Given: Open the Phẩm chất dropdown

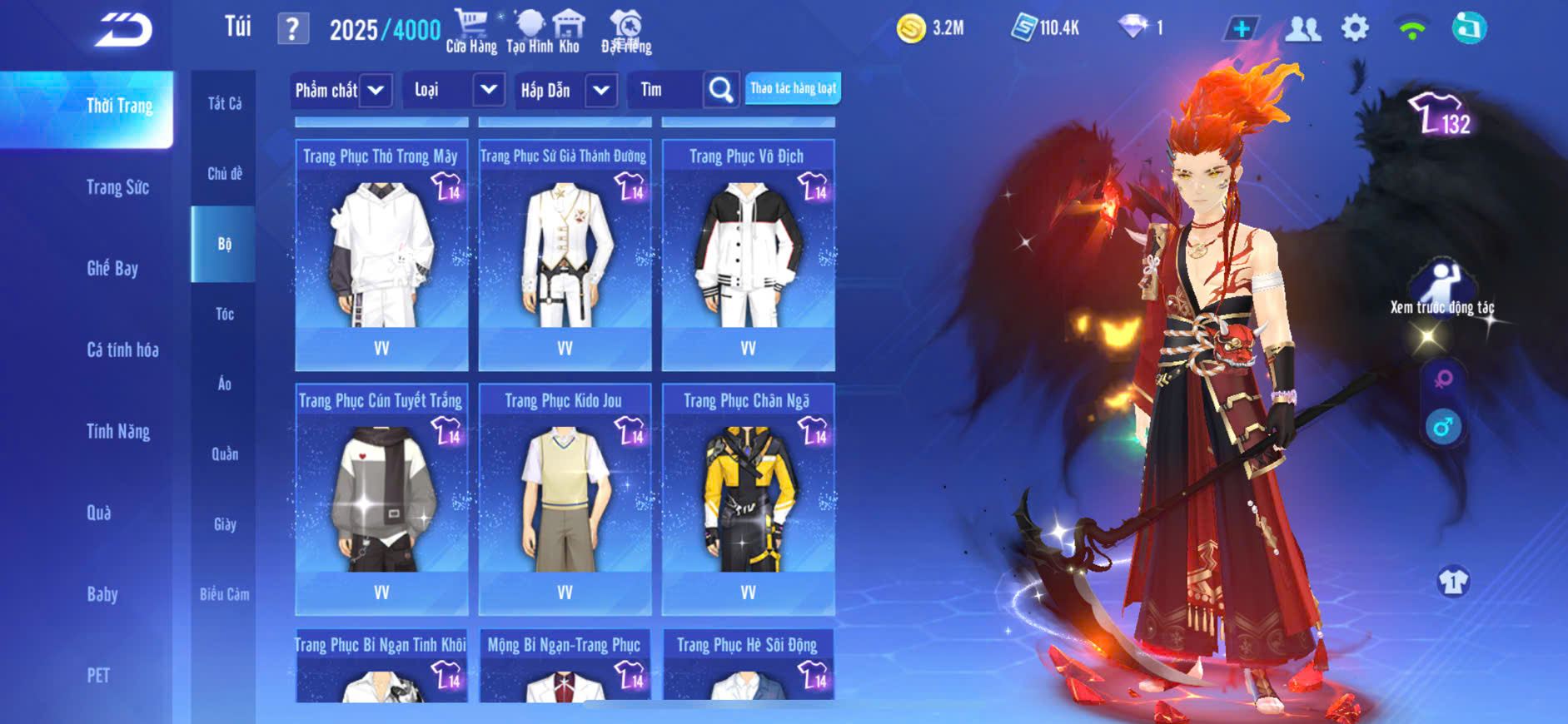Looking at the screenshot, I should pos(375,90).
